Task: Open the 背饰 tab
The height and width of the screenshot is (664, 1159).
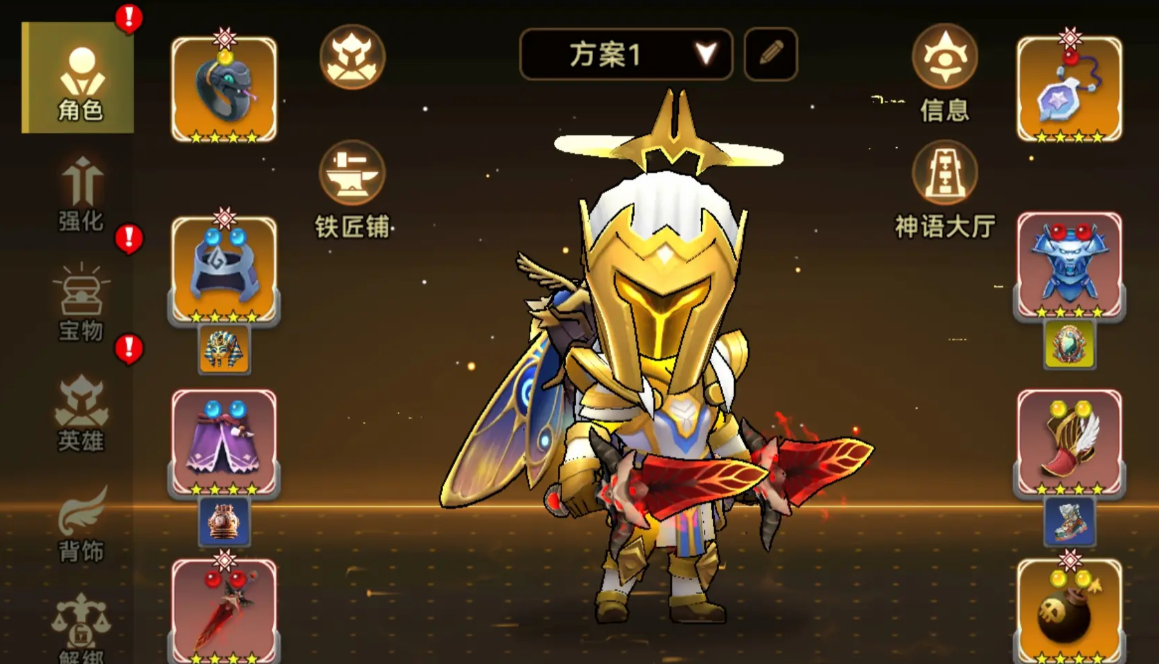Action: tap(81, 523)
